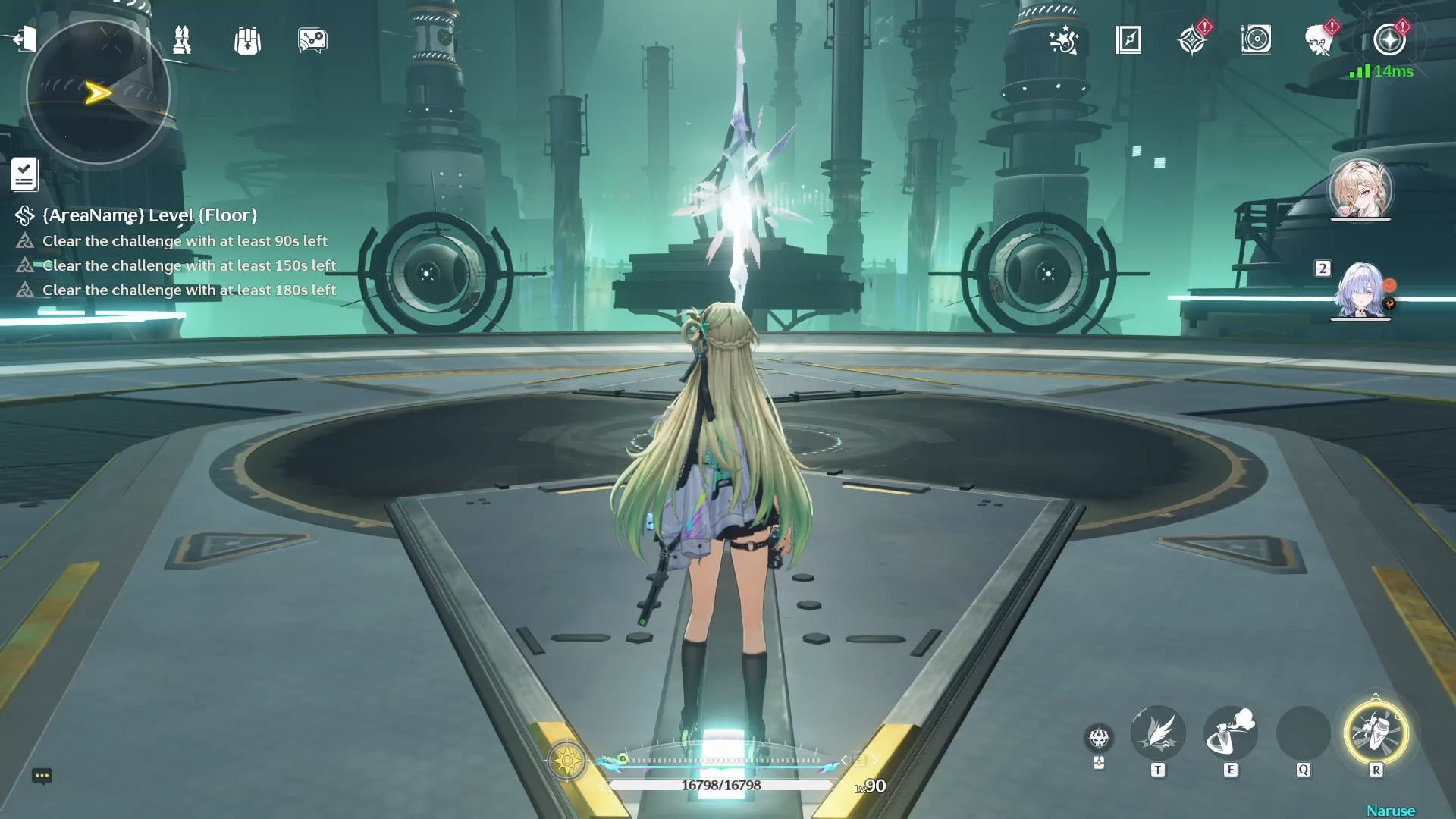Open the character head icon with alert
Image resolution: width=1456 pixels, height=819 pixels.
pos(1320,40)
